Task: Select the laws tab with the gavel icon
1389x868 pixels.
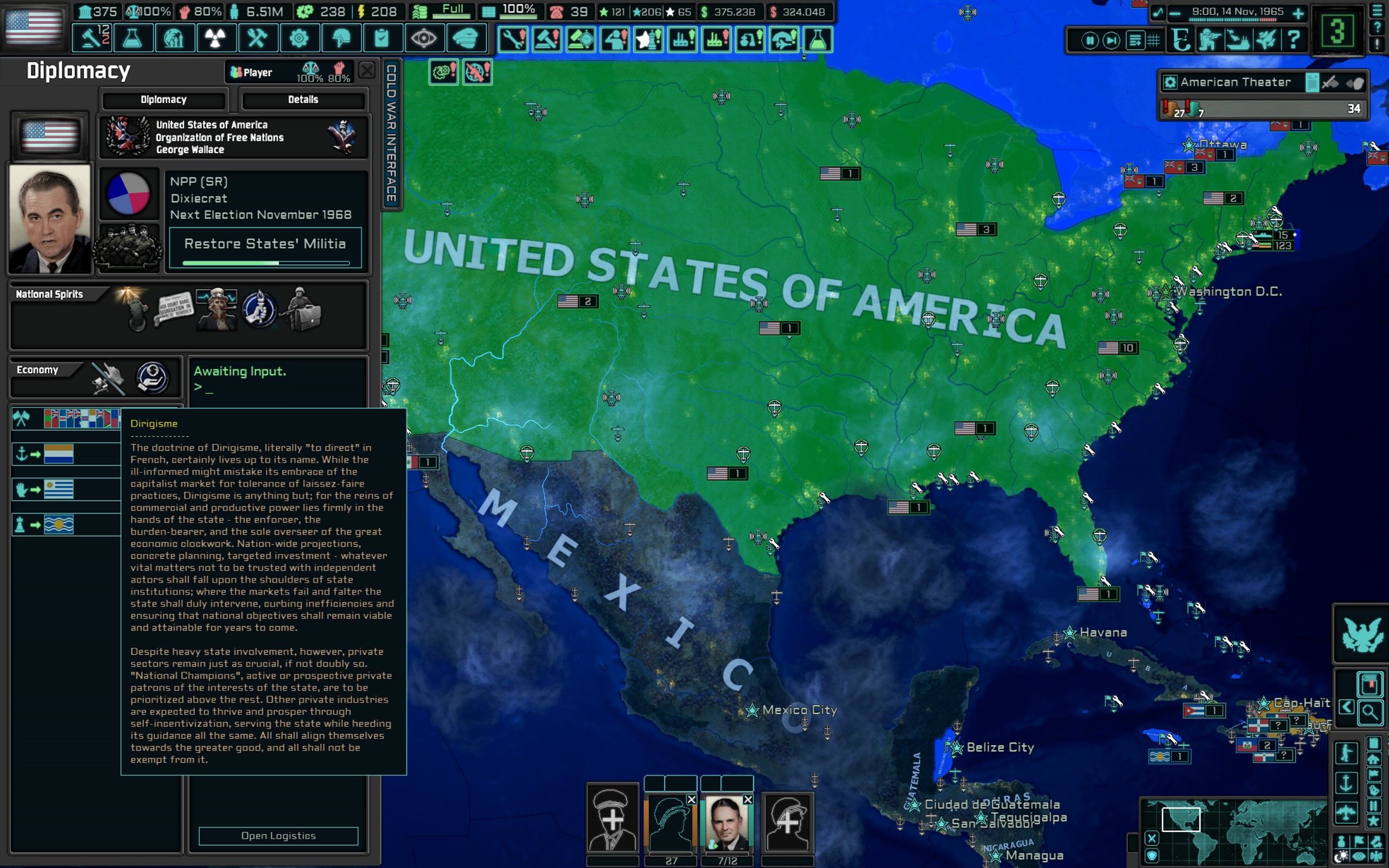Action: 91,38
